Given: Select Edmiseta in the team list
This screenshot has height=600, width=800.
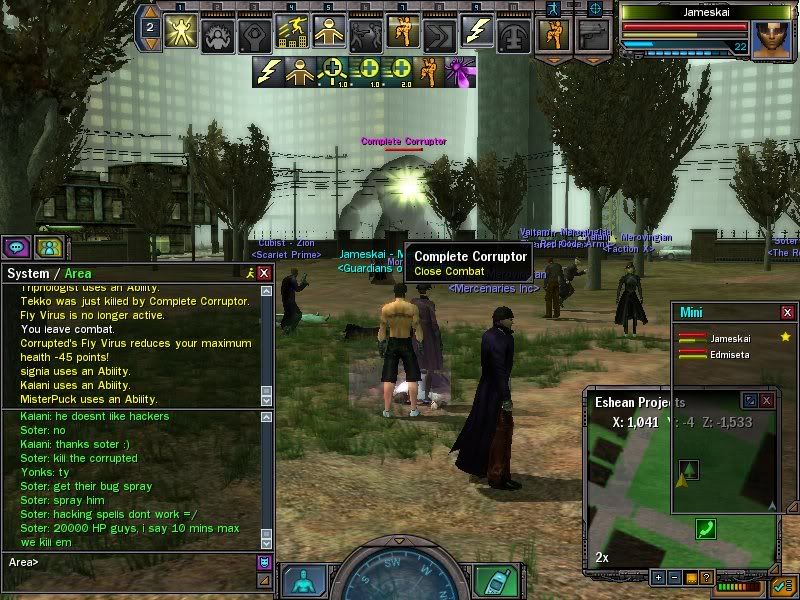Looking at the screenshot, I should pyautogui.click(x=730, y=353).
